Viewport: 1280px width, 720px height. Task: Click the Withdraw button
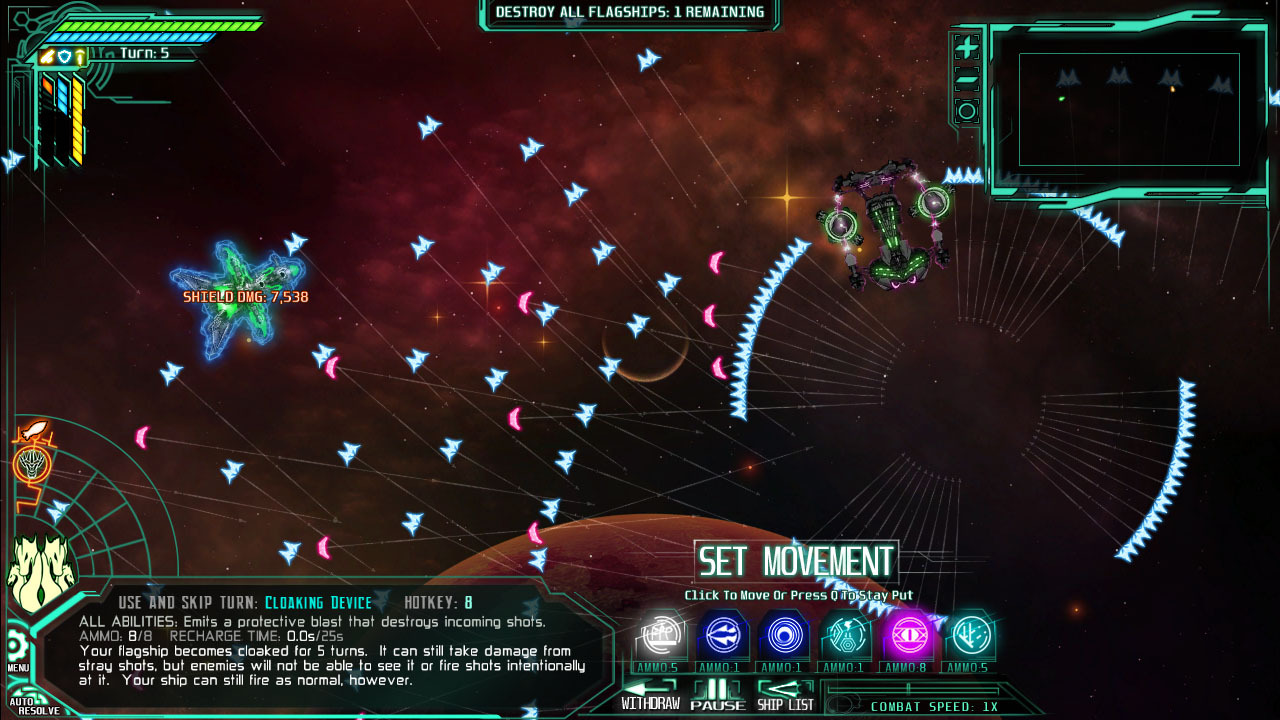tap(650, 695)
